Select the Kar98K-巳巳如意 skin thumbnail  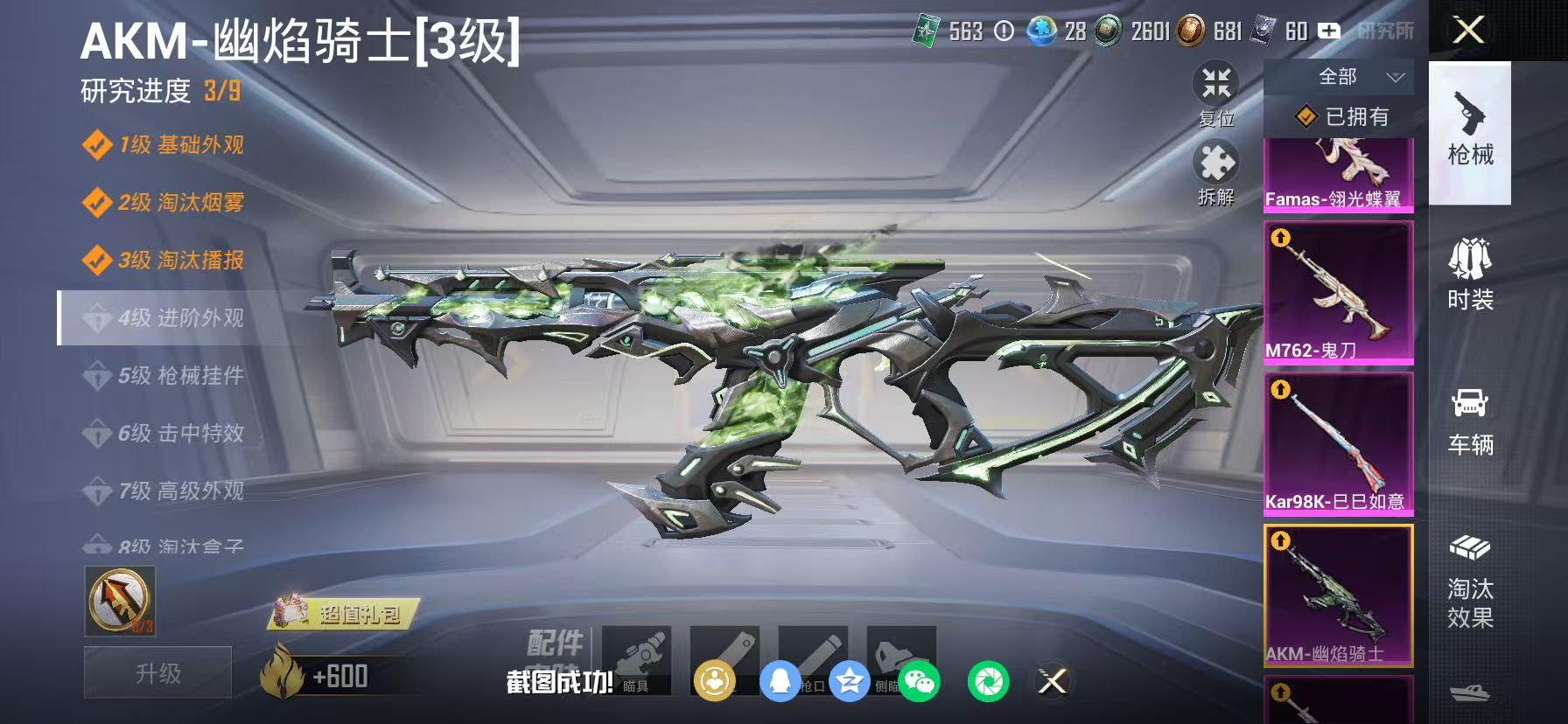point(1339,442)
